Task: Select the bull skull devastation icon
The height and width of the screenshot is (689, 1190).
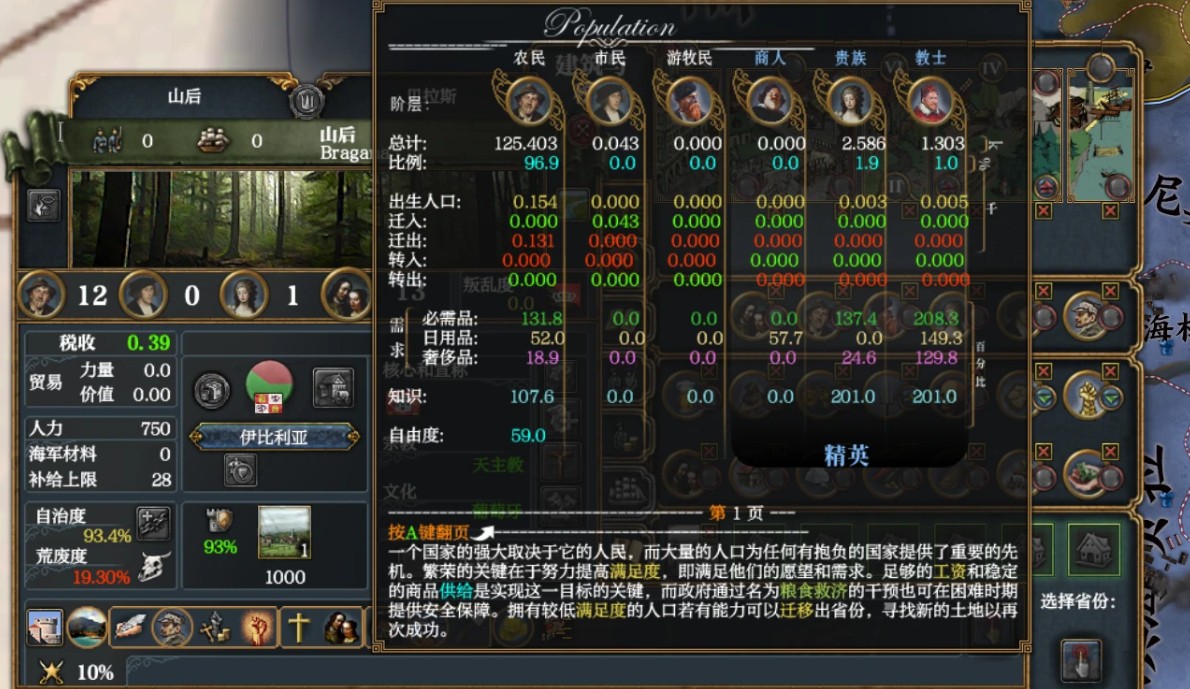Action: click(154, 566)
